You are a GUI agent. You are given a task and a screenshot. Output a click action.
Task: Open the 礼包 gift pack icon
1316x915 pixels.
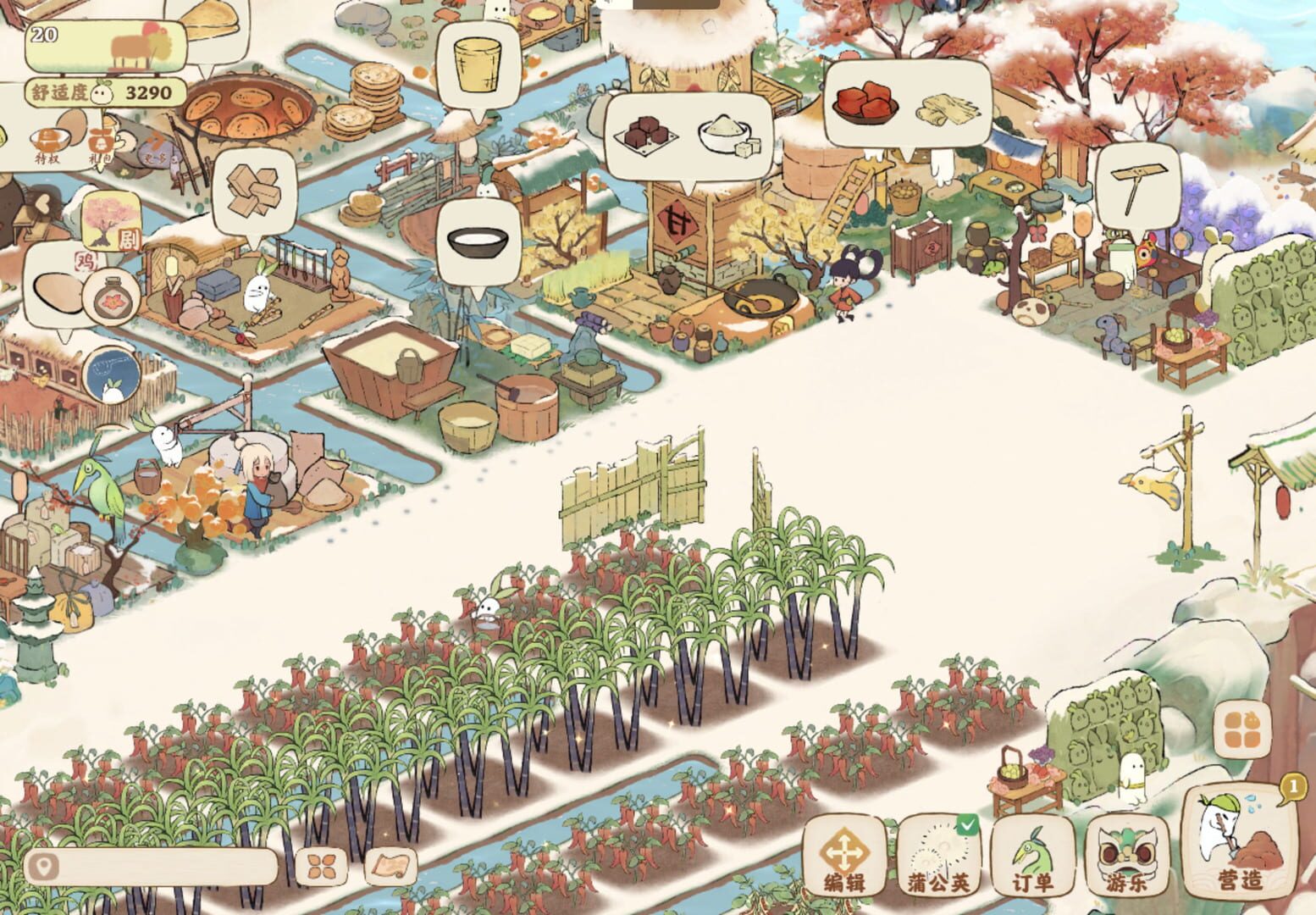click(x=98, y=142)
